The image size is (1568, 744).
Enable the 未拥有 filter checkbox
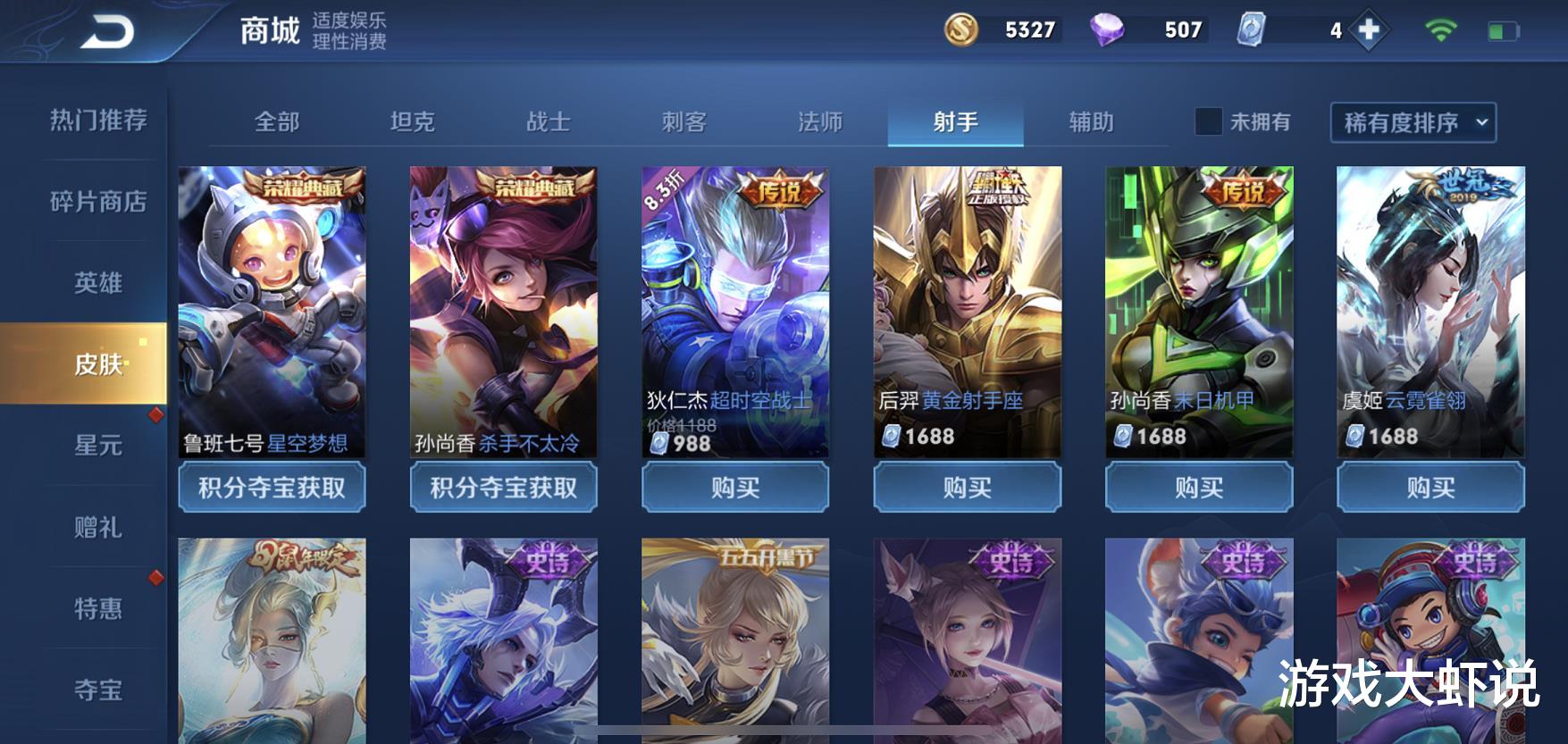point(1211,122)
